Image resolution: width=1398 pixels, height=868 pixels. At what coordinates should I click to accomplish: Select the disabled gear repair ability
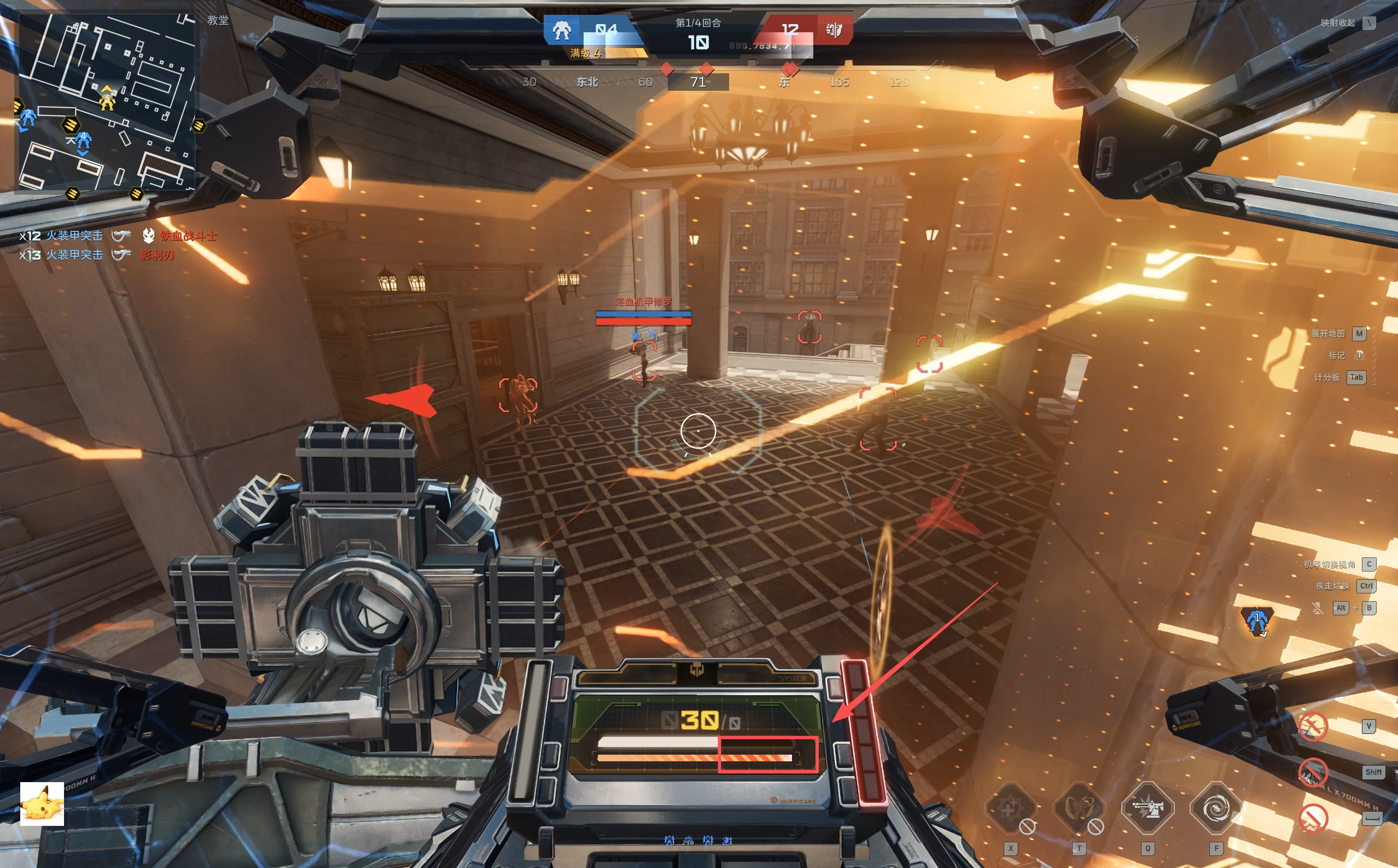click(x=1011, y=808)
